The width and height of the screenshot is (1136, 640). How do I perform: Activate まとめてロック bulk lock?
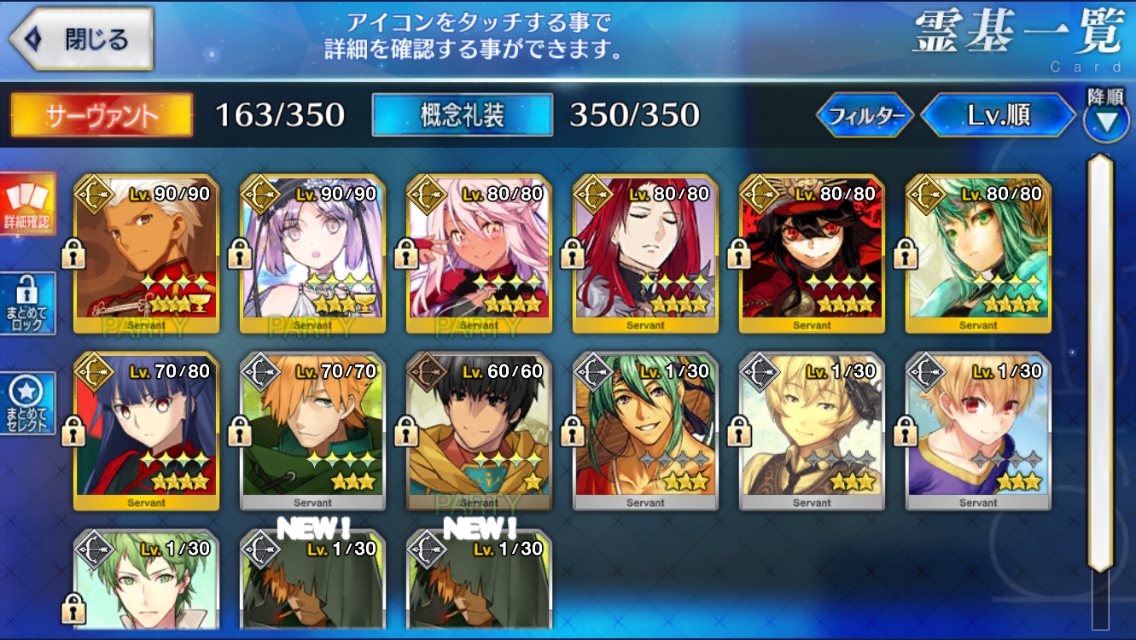(x=27, y=304)
